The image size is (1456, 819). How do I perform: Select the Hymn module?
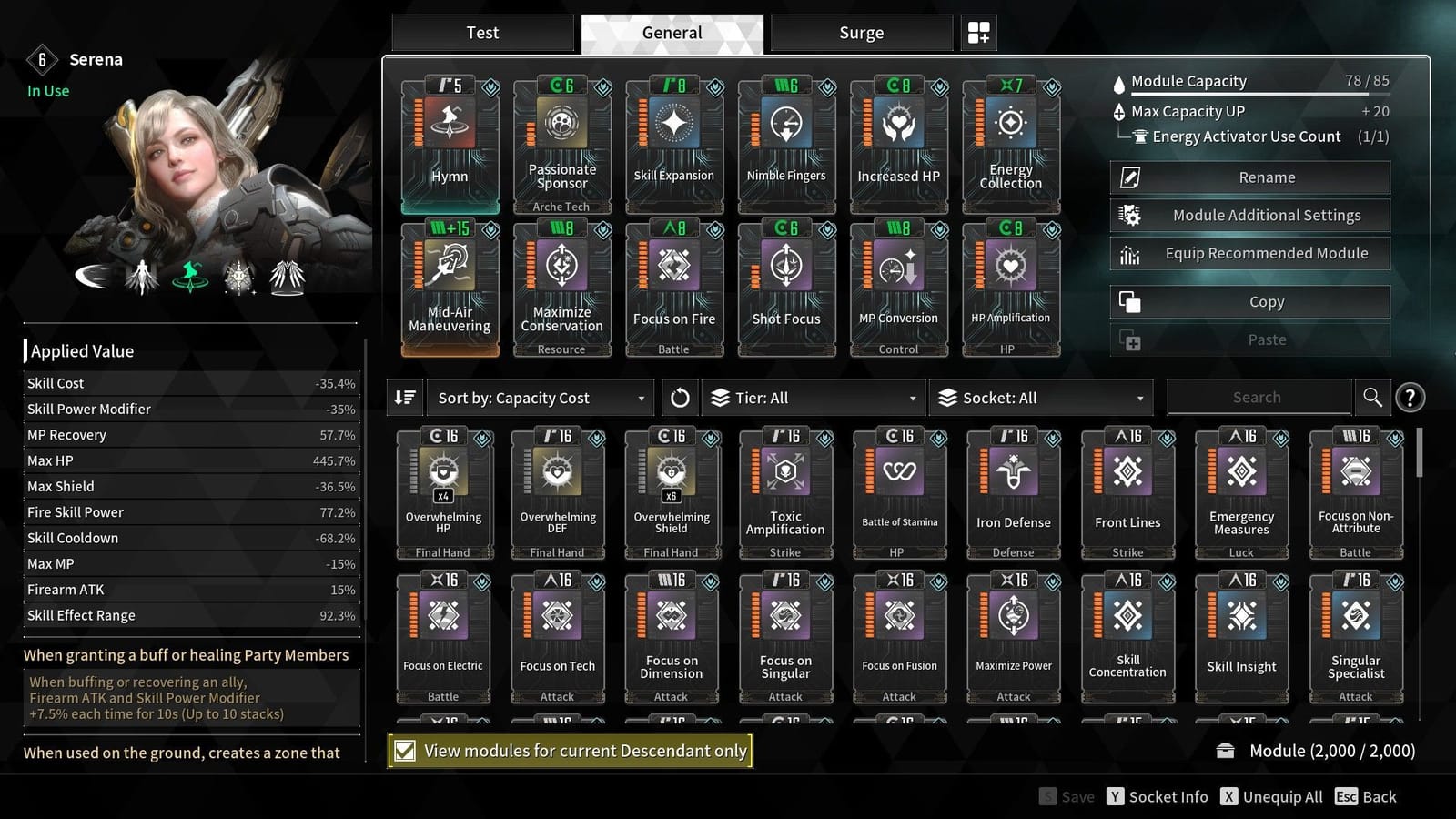pyautogui.click(x=450, y=146)
